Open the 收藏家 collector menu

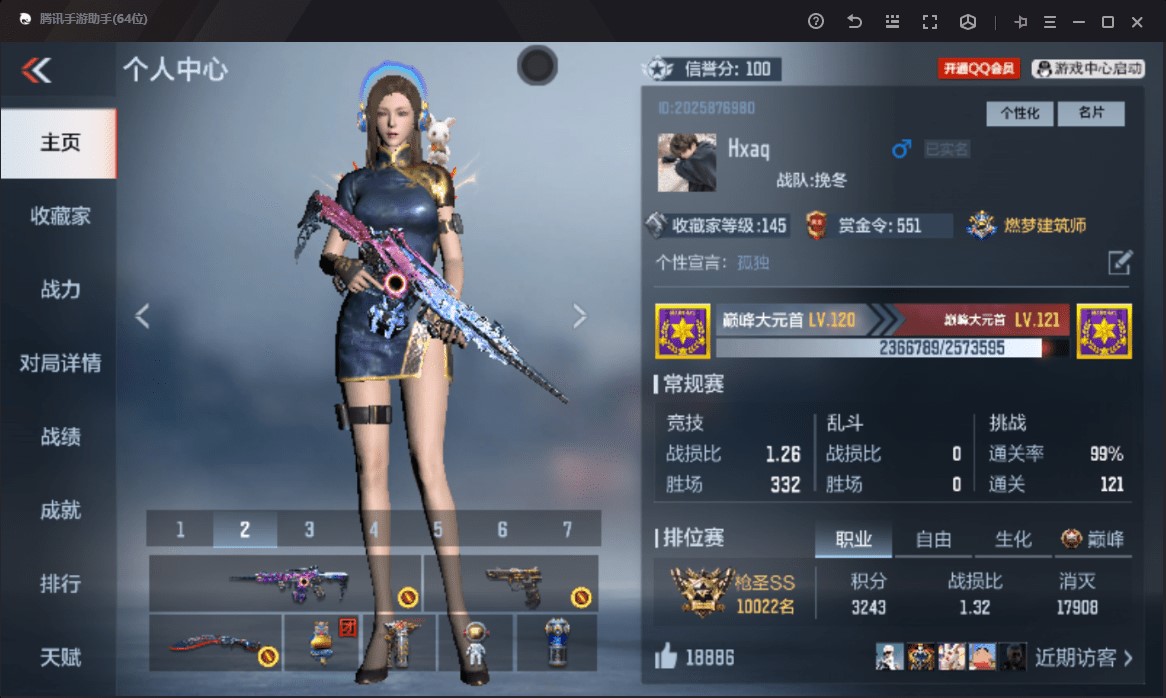(59, 216)
